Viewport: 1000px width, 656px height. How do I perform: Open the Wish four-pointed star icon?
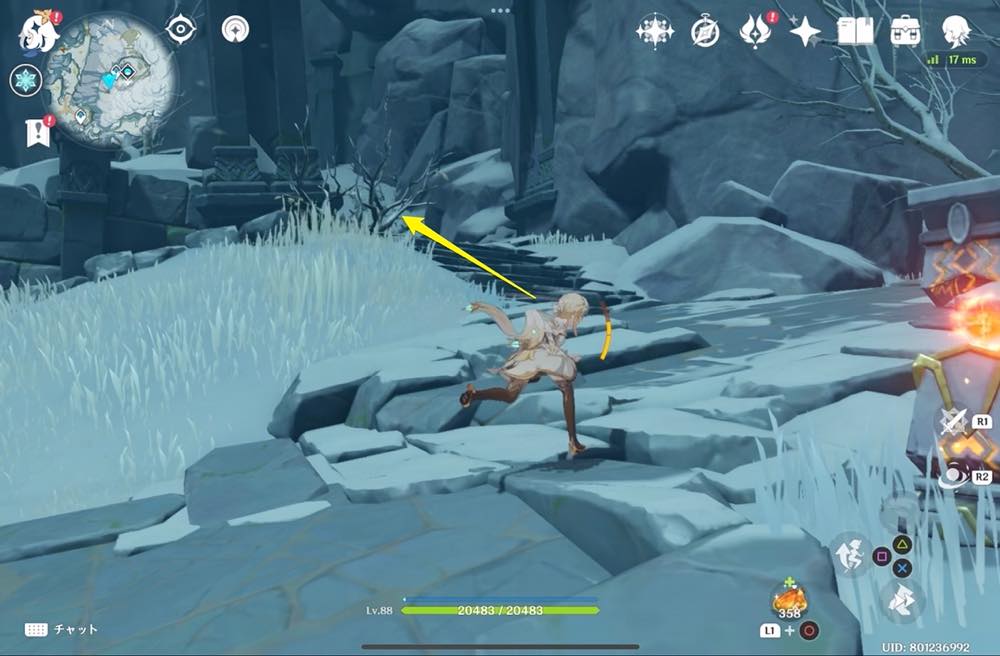pos(805,32)
